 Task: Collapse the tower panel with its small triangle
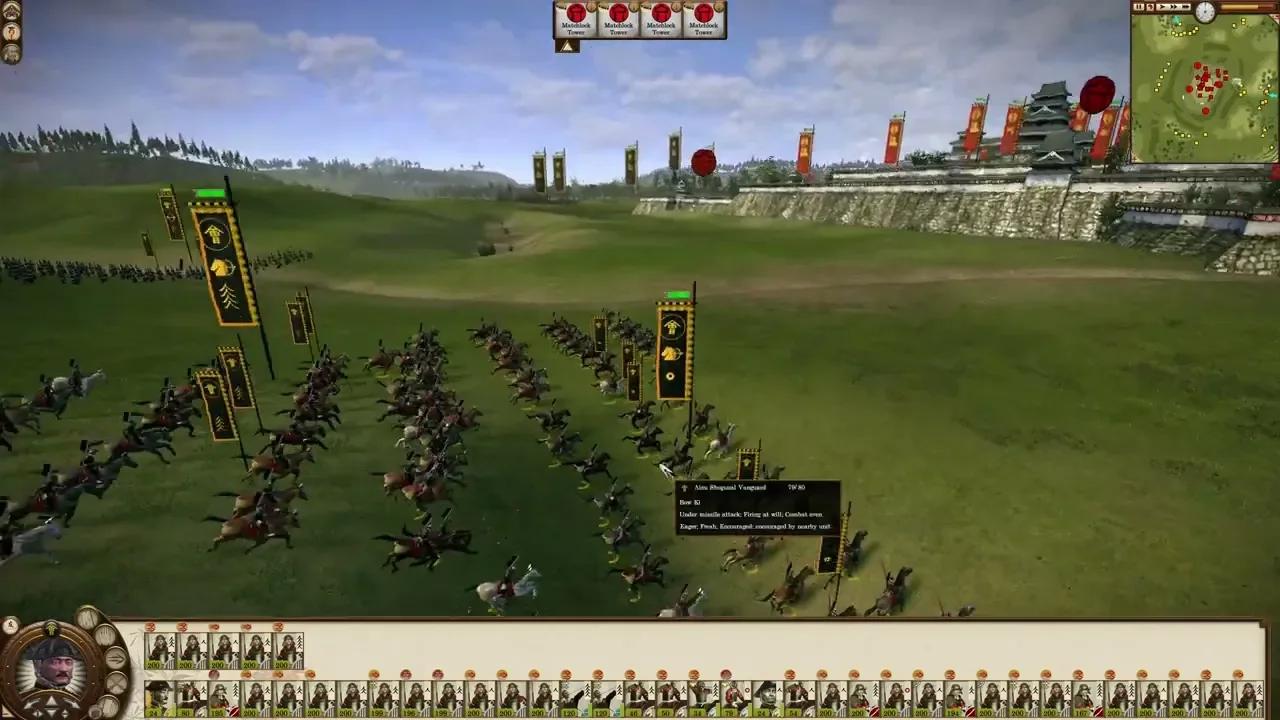(x=567, y=46)
